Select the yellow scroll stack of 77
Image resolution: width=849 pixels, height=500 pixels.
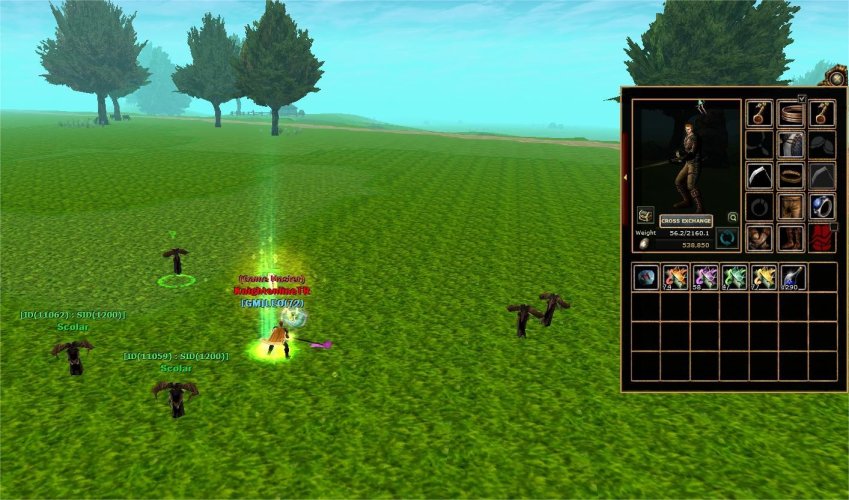[x=763, y=277]
